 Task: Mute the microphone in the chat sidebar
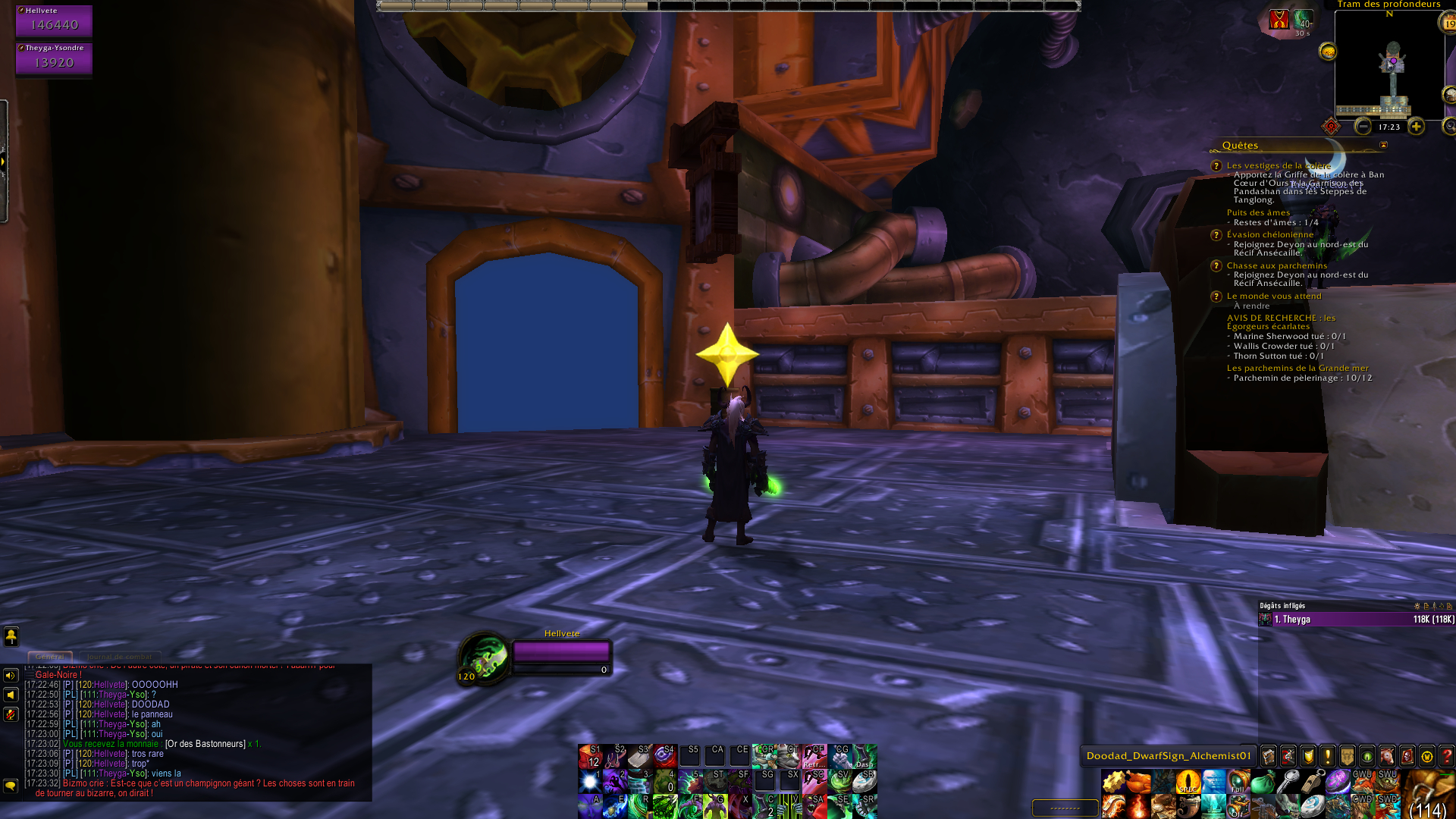(11, 714)
